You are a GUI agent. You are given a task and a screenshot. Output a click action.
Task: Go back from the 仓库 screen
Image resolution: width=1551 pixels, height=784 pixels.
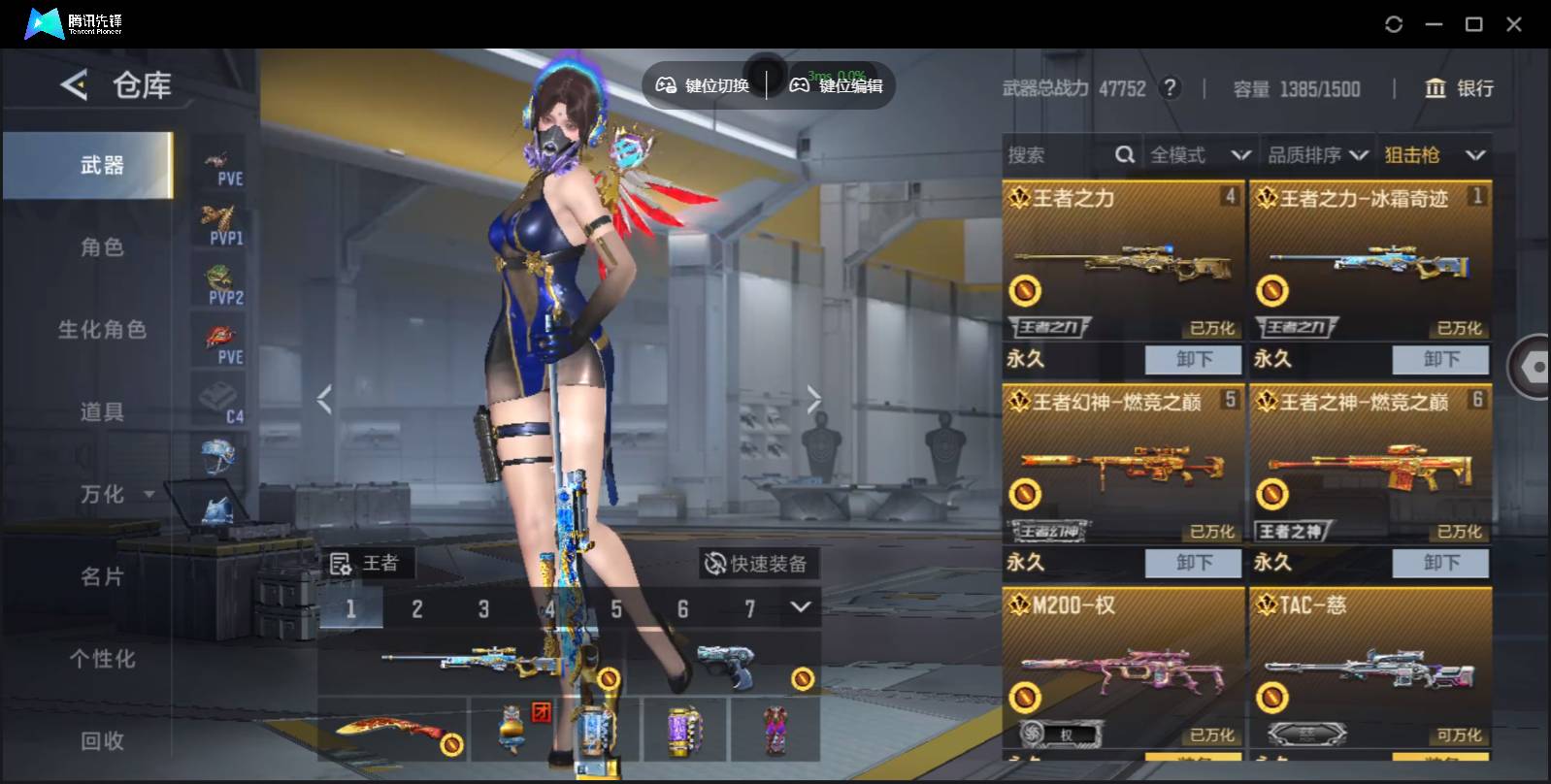click(74, 85)
